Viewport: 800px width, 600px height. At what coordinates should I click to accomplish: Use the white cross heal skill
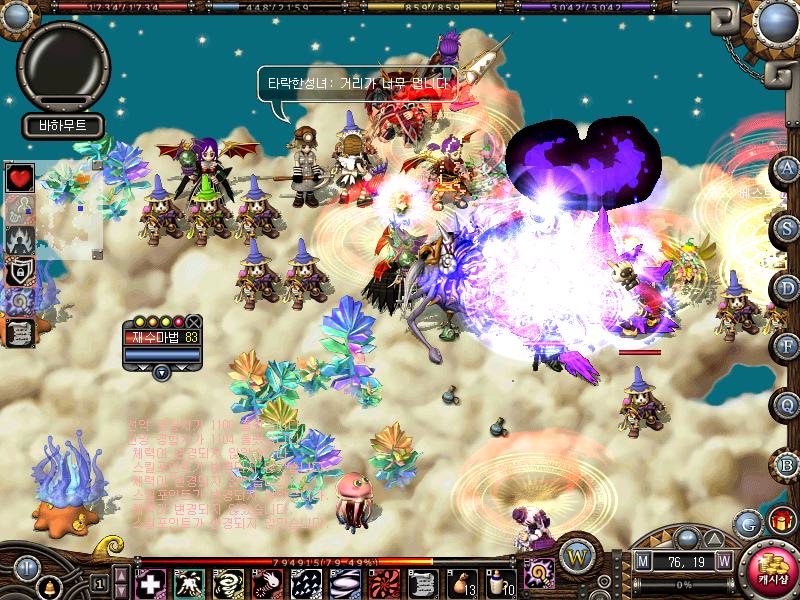click(x=150, y=582)
